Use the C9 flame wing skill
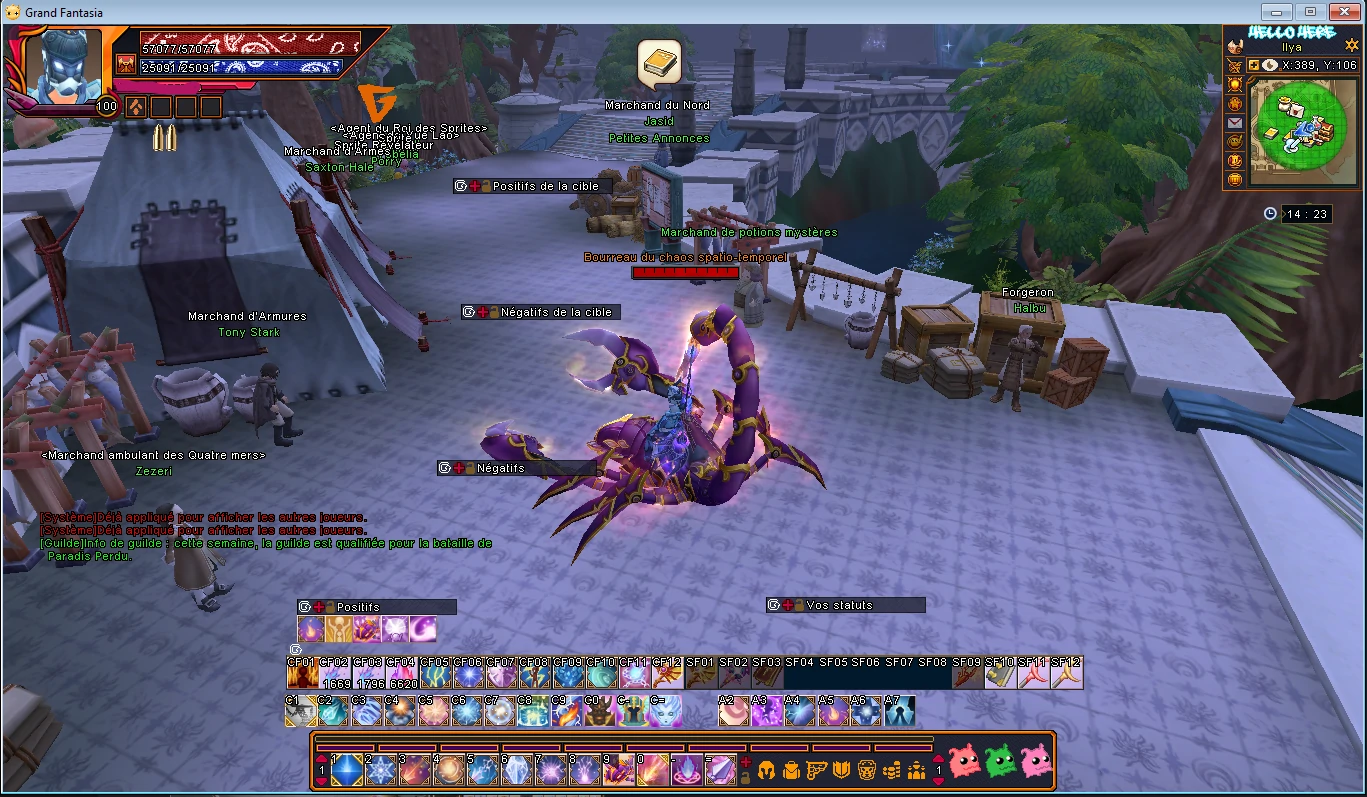The width and height of the screenshot is (1367, 797). click(566, 711)
